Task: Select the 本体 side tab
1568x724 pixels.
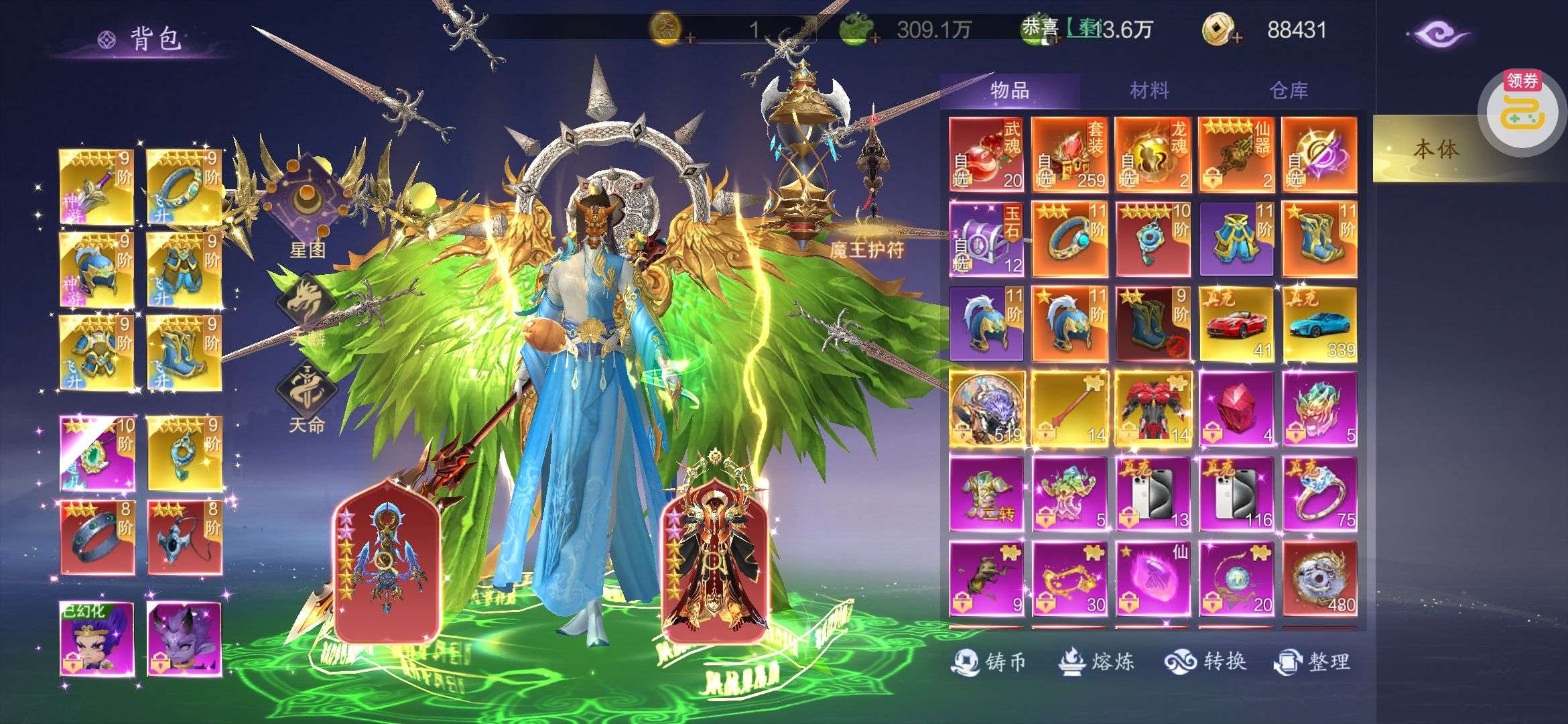Action: click(1434, 149)
